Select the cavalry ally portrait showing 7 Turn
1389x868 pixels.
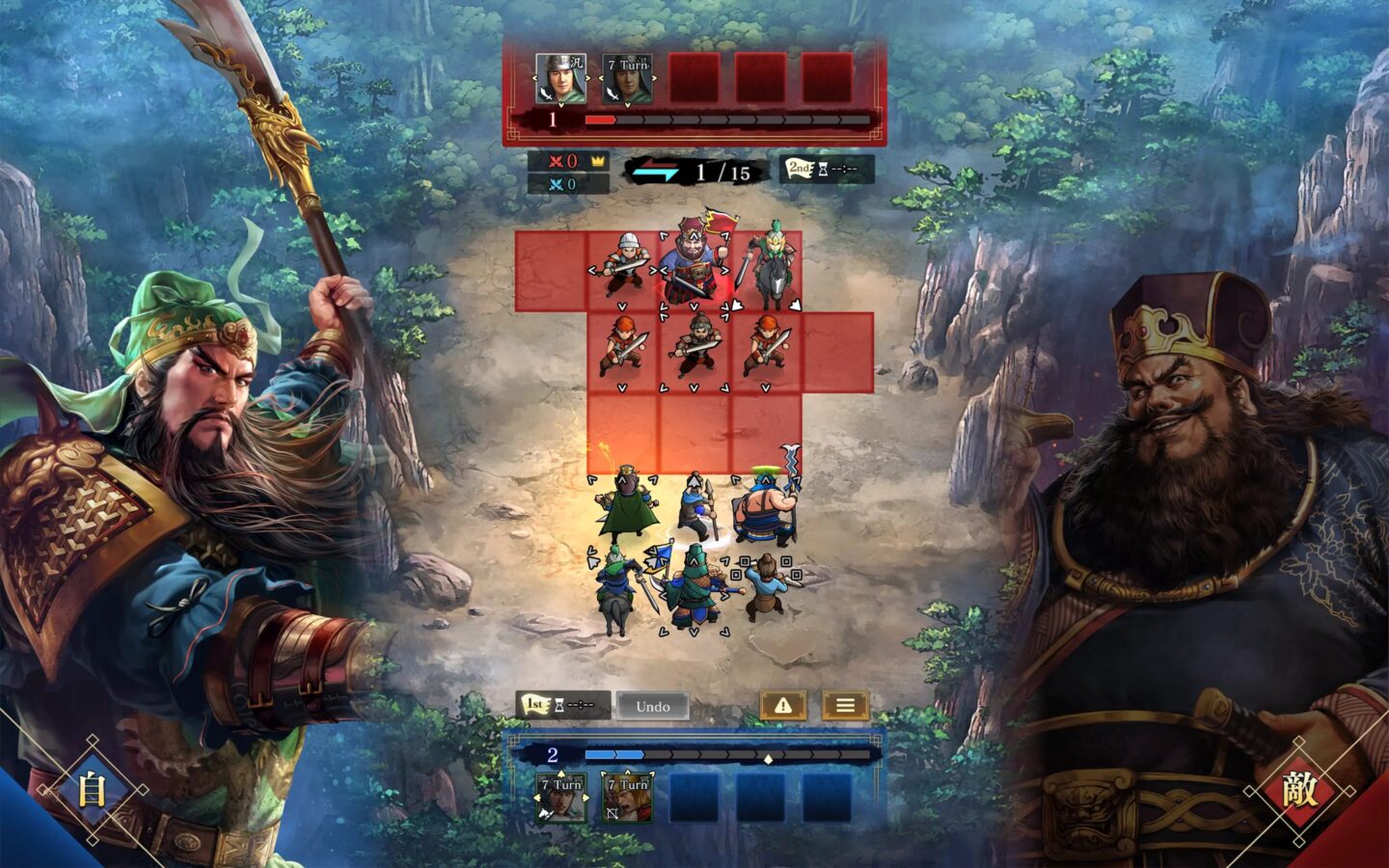pyautogui.click(x=560, y=799)
